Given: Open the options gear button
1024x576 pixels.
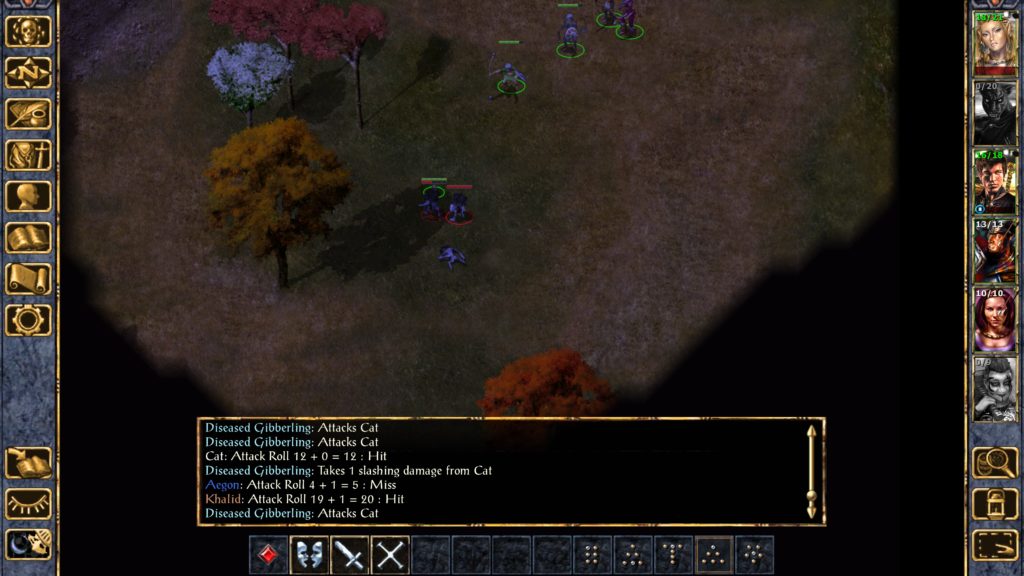Looking at the screenshot, I should (x=28, y=319).
